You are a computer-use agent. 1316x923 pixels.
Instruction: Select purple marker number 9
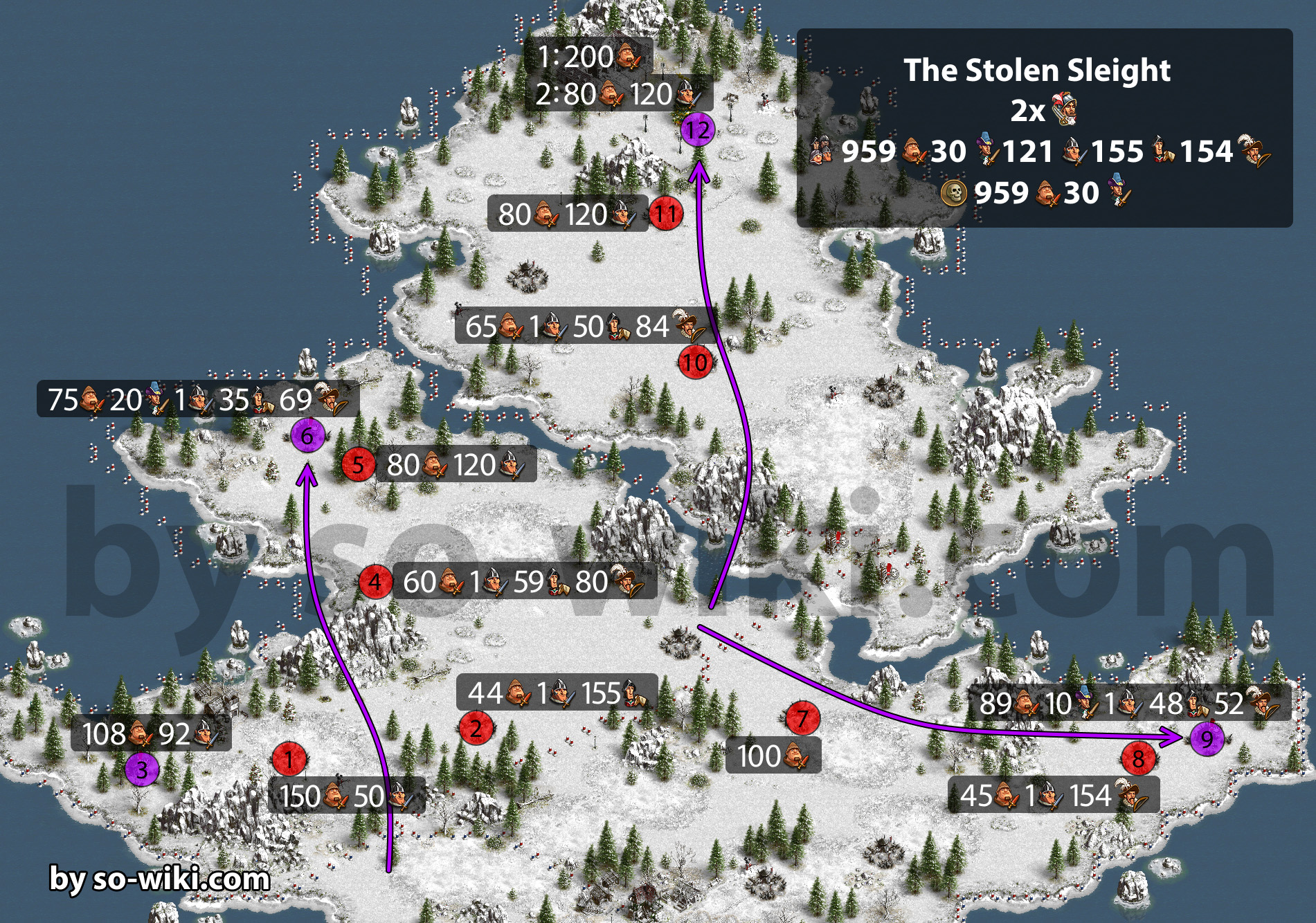pyautogui.click(x=1207, y=739)
